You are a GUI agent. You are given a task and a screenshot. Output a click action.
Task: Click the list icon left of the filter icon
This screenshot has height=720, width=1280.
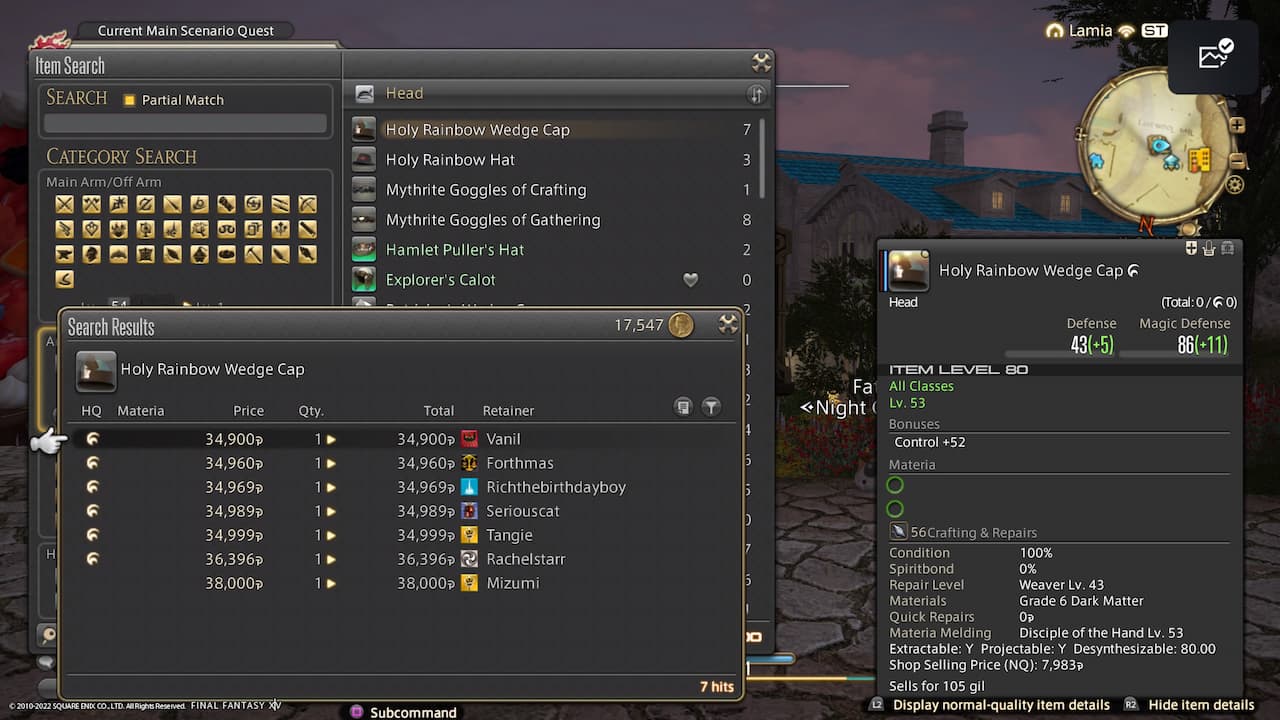coord(683,407)
